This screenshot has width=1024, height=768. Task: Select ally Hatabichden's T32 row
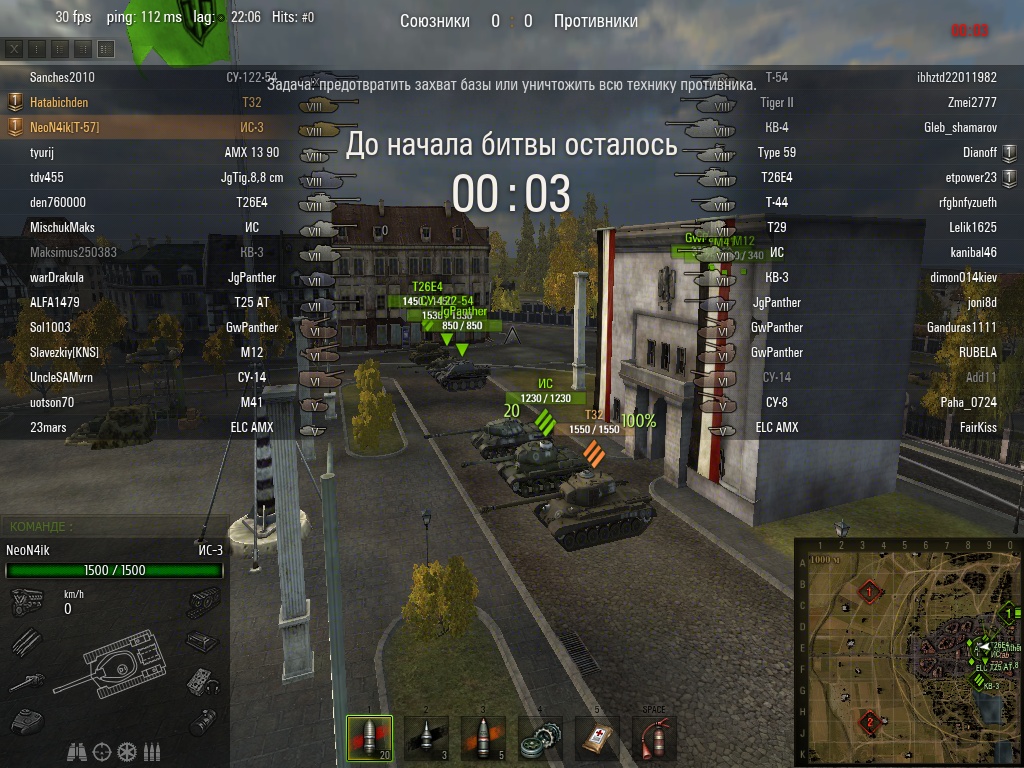point(150,102)
